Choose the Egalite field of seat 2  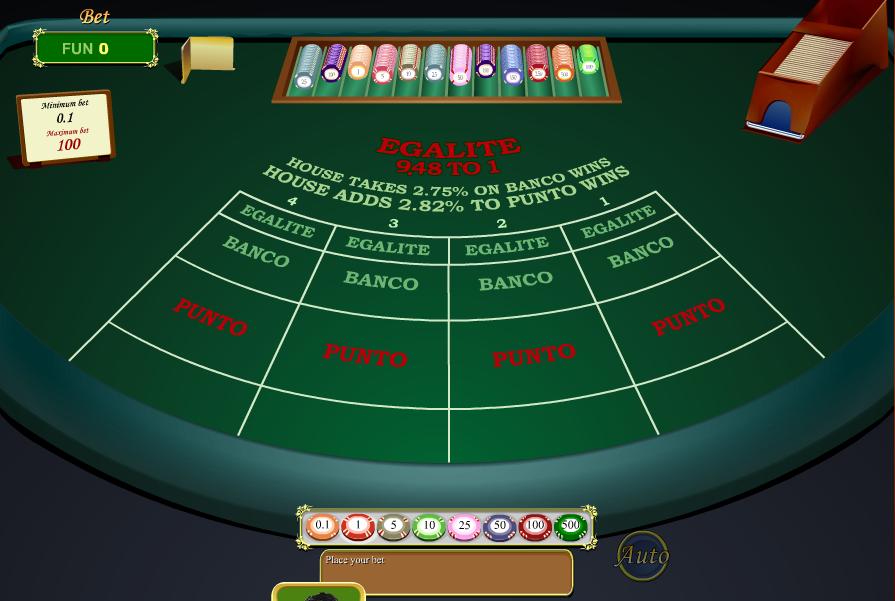coord(506,246)
